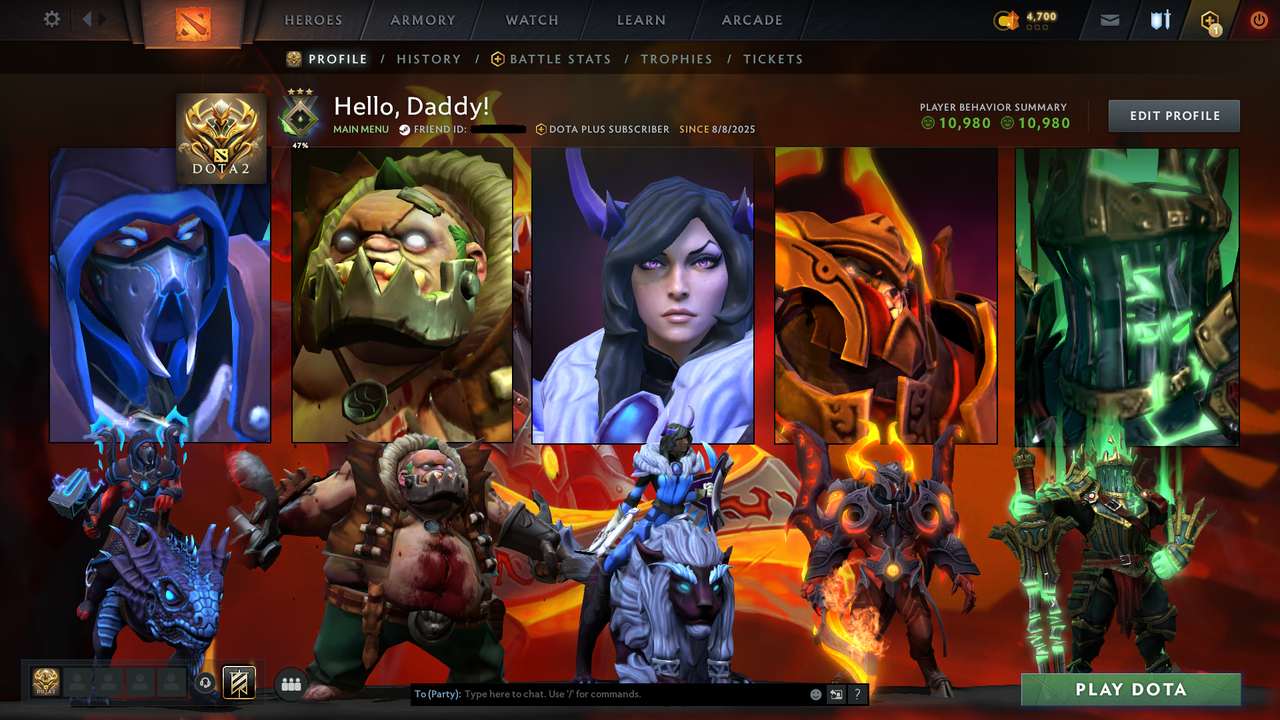Click the EDIT PROFILE button
Screen dimensions: 1280x720
coord(1173,115)
